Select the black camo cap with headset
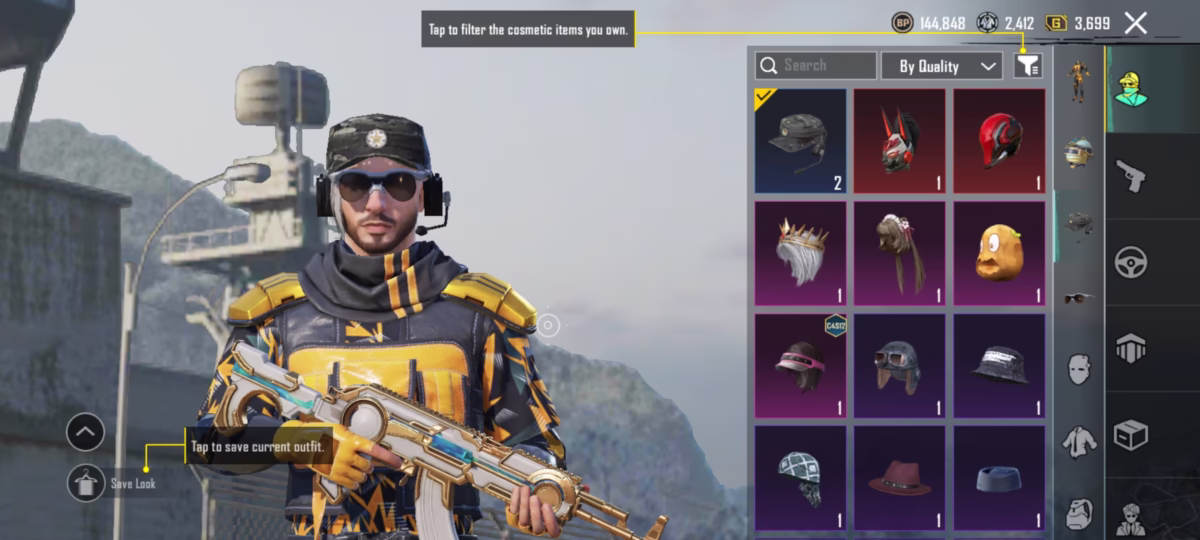This screenshot has width=1200, height=540. tap(800, 140)
